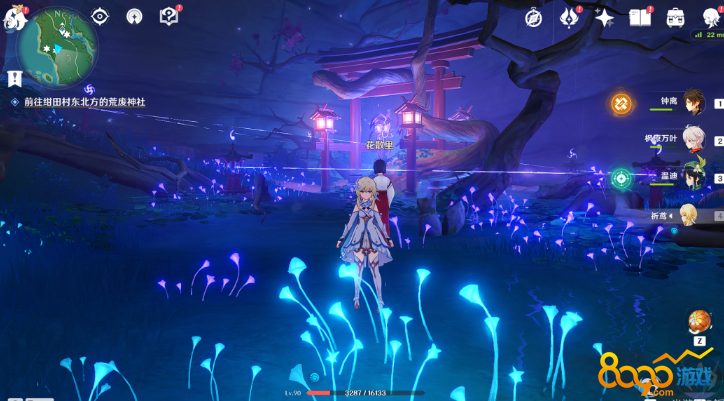The height and width of the screenshot is (401, 724).
Task: Open the backpack inventory
Action: (675, 17)
